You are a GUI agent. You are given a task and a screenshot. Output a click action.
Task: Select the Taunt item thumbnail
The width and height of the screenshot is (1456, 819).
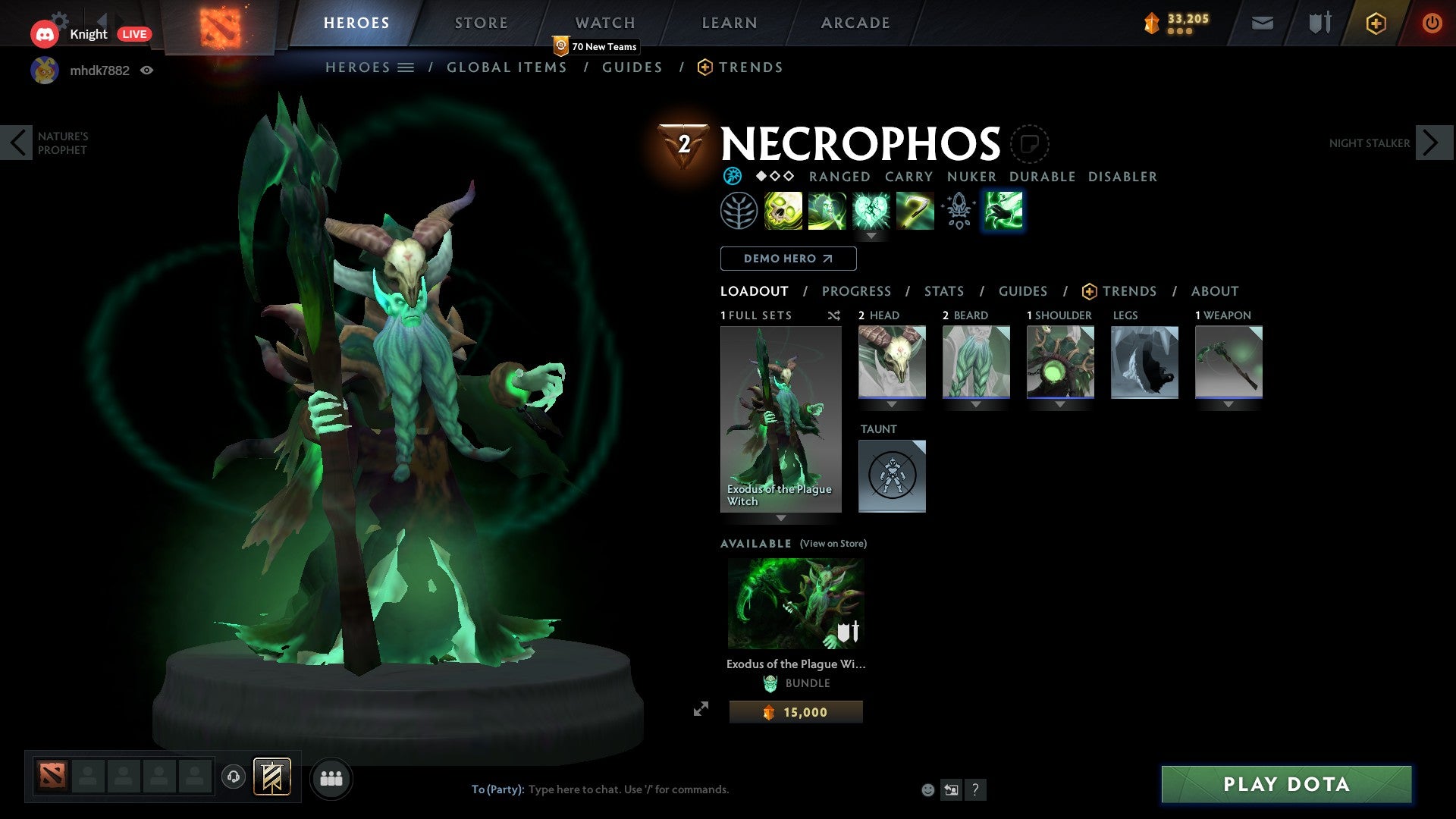click(892, 476)
